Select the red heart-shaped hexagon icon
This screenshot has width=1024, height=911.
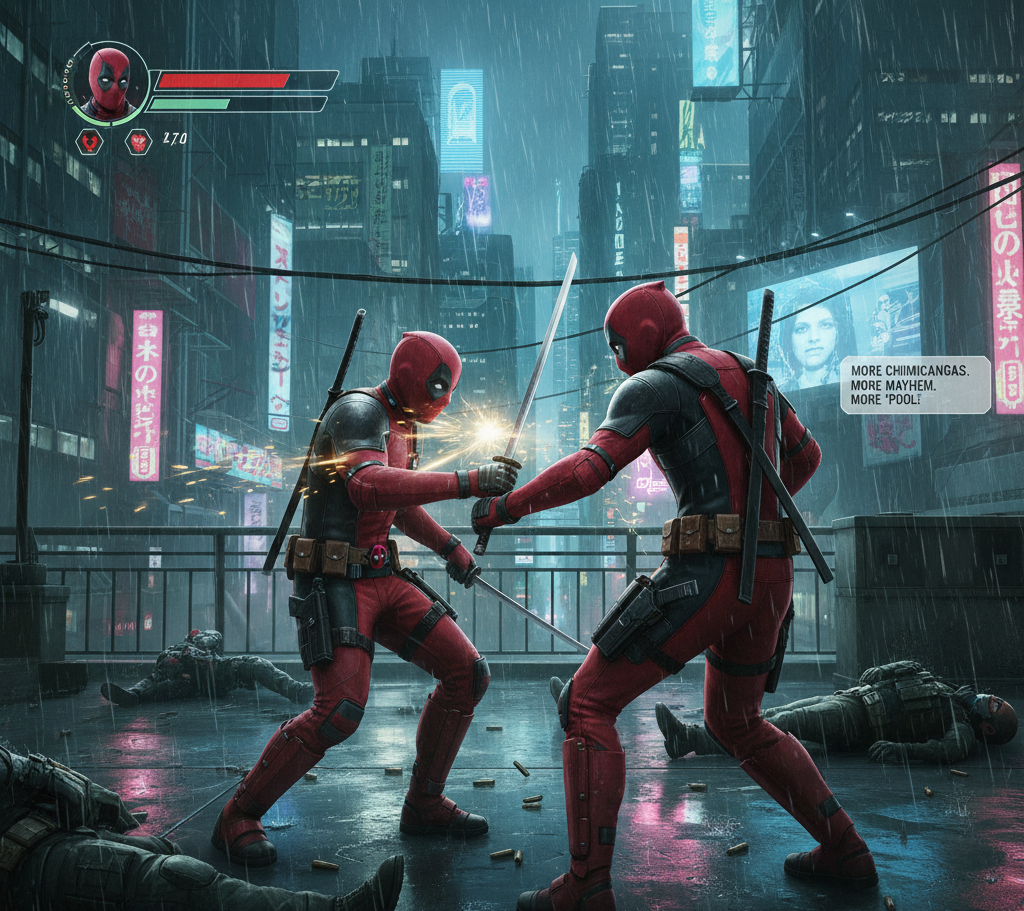91,142
